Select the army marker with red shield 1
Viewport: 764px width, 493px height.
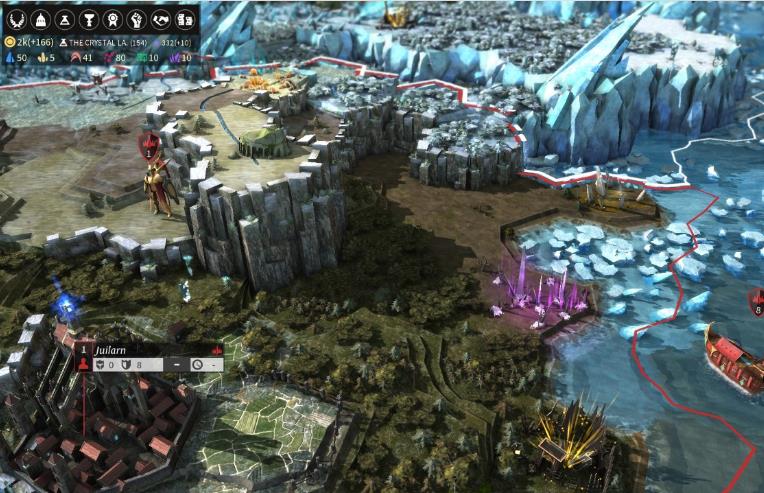[x=149, y=148]
